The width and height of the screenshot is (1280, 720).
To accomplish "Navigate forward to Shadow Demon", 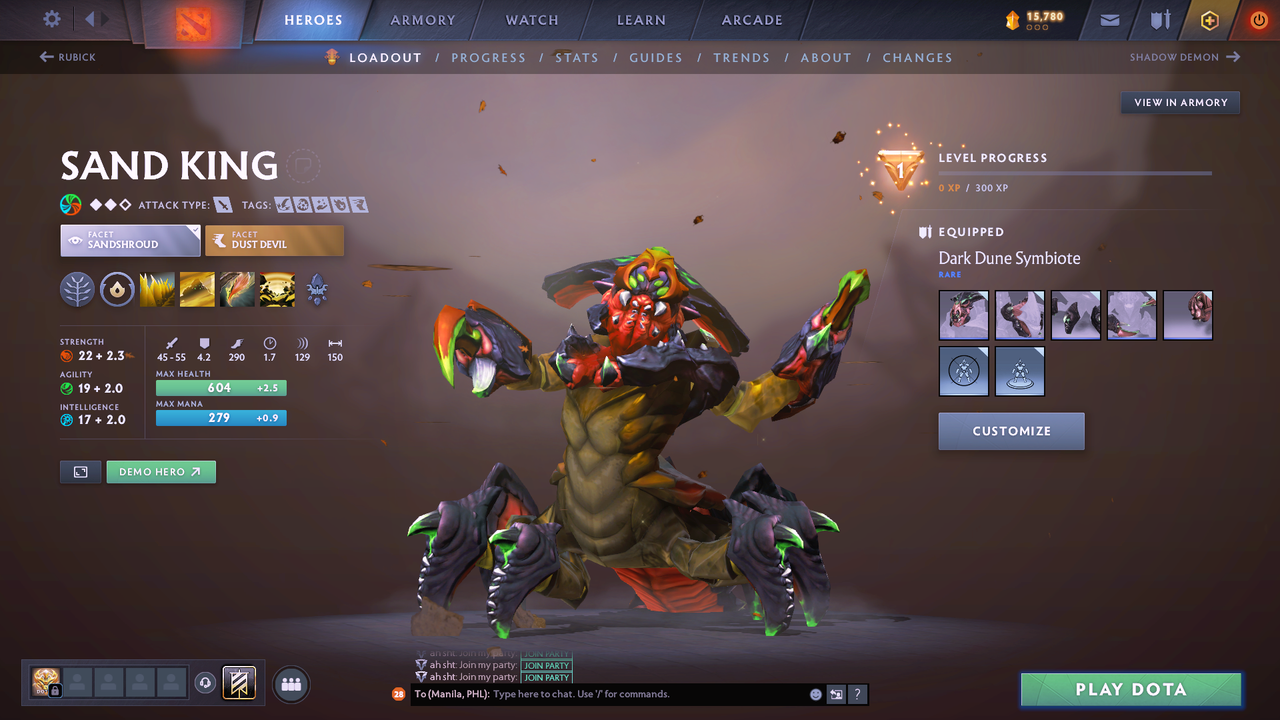I will click(x=1185, y=57).
